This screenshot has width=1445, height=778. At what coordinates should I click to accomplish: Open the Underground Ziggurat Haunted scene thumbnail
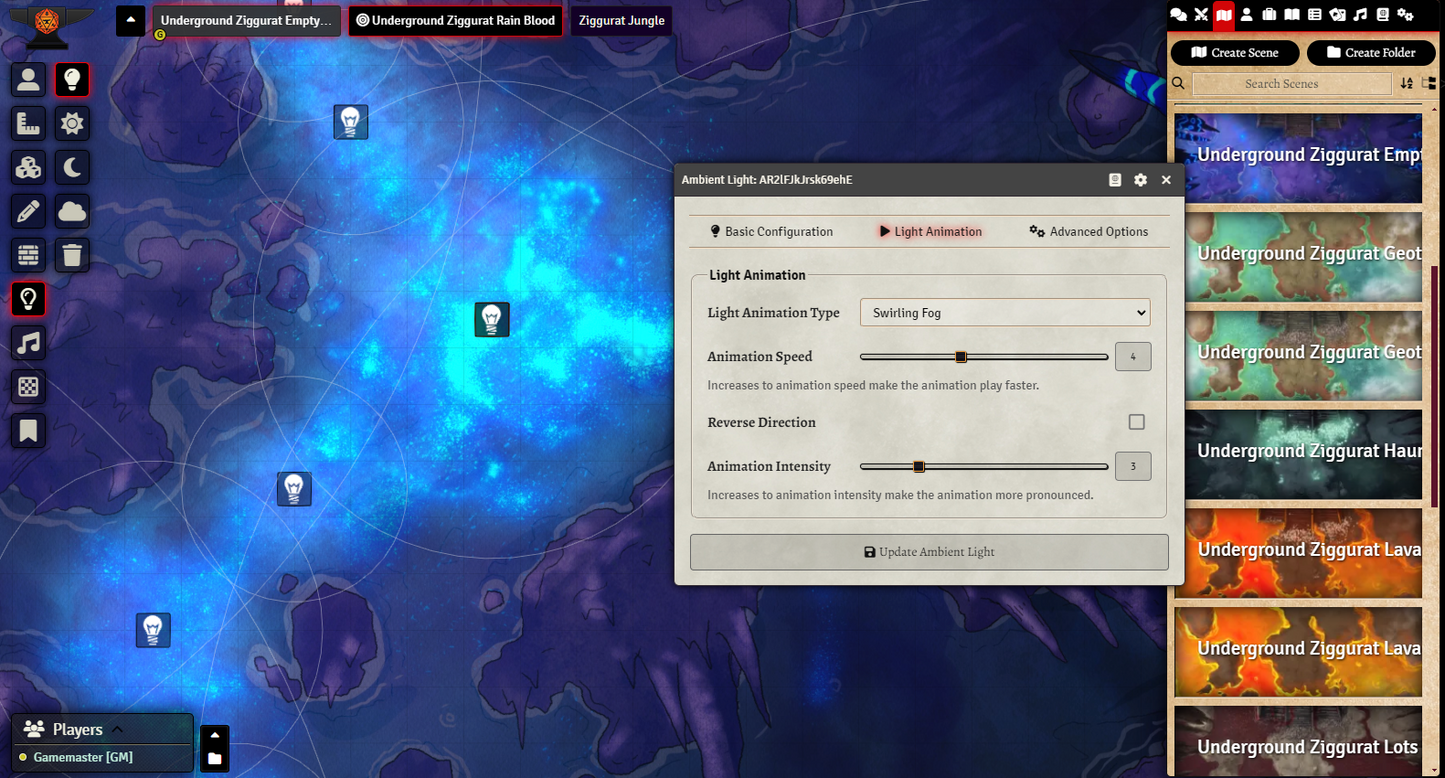1298,452
